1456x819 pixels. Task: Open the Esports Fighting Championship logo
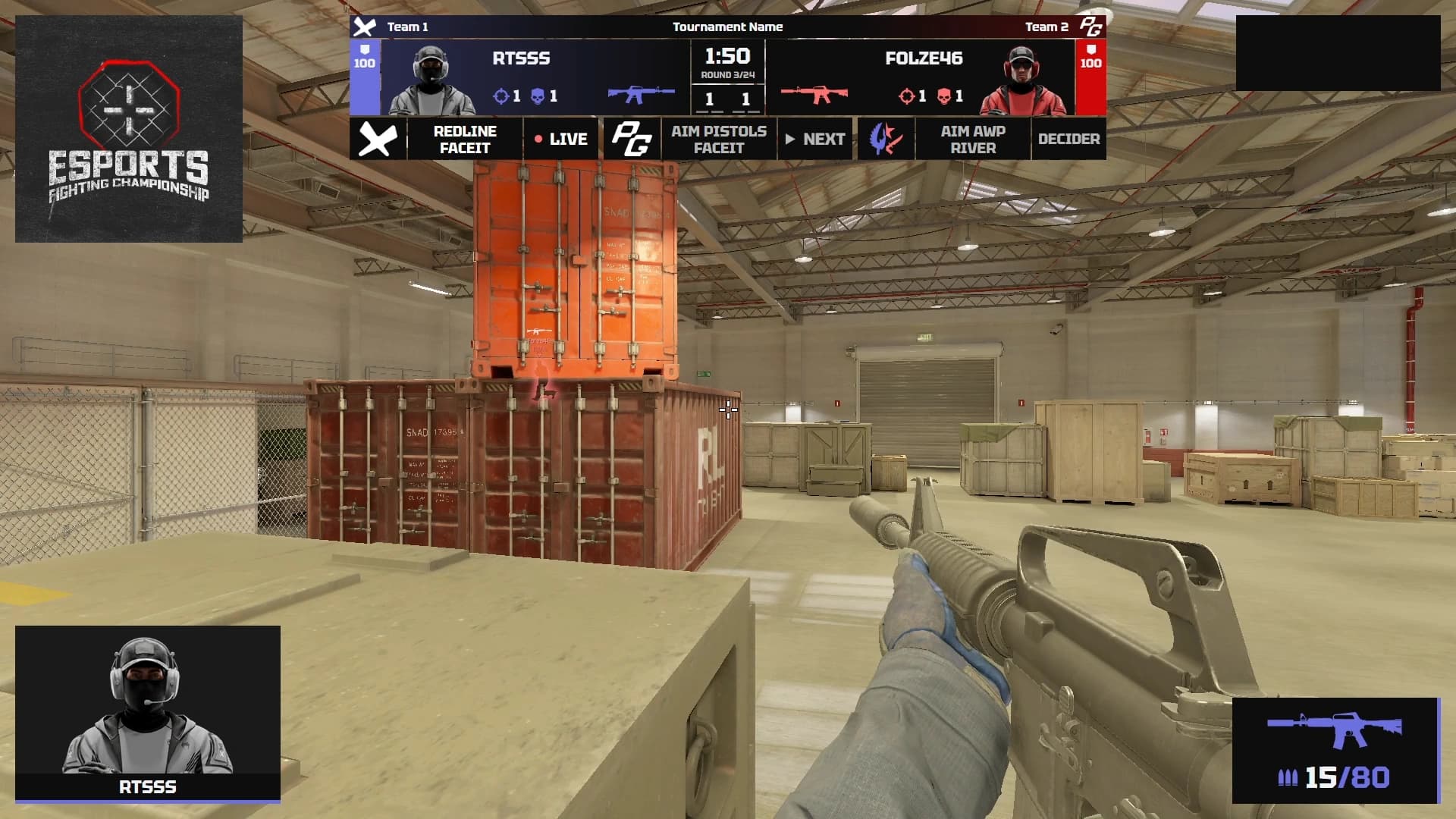click(x=129, y=129)
